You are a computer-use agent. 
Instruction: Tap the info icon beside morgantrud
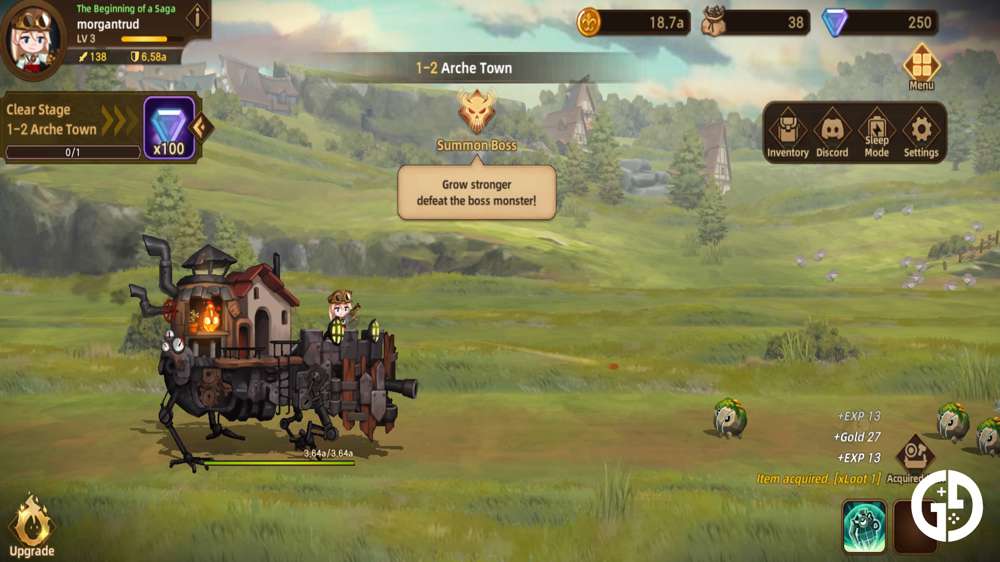click(197, 17)
